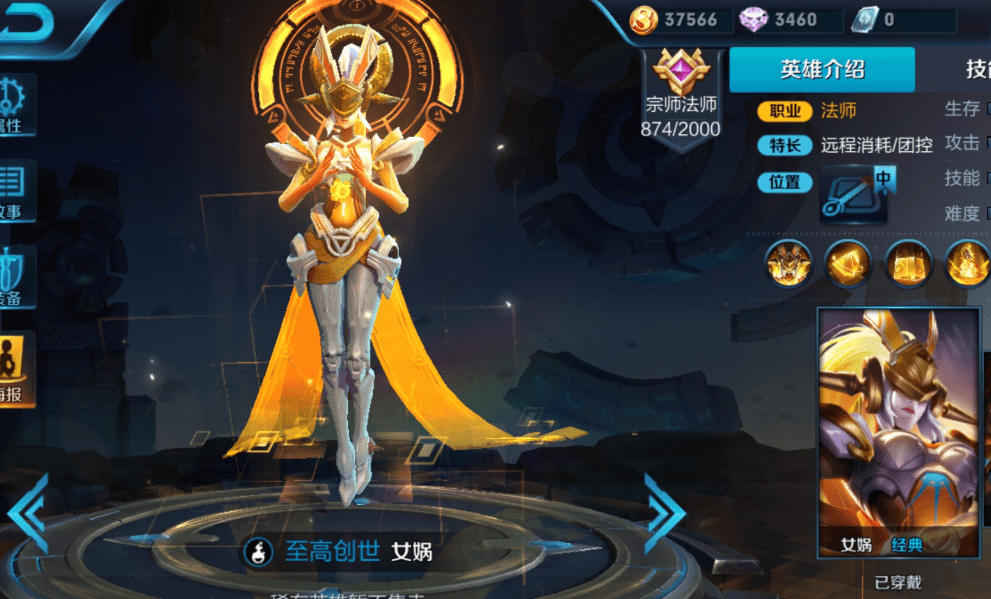Open the 故事 hero story panel
Viewport: 991px width, 599px height.
coord(16,190)
